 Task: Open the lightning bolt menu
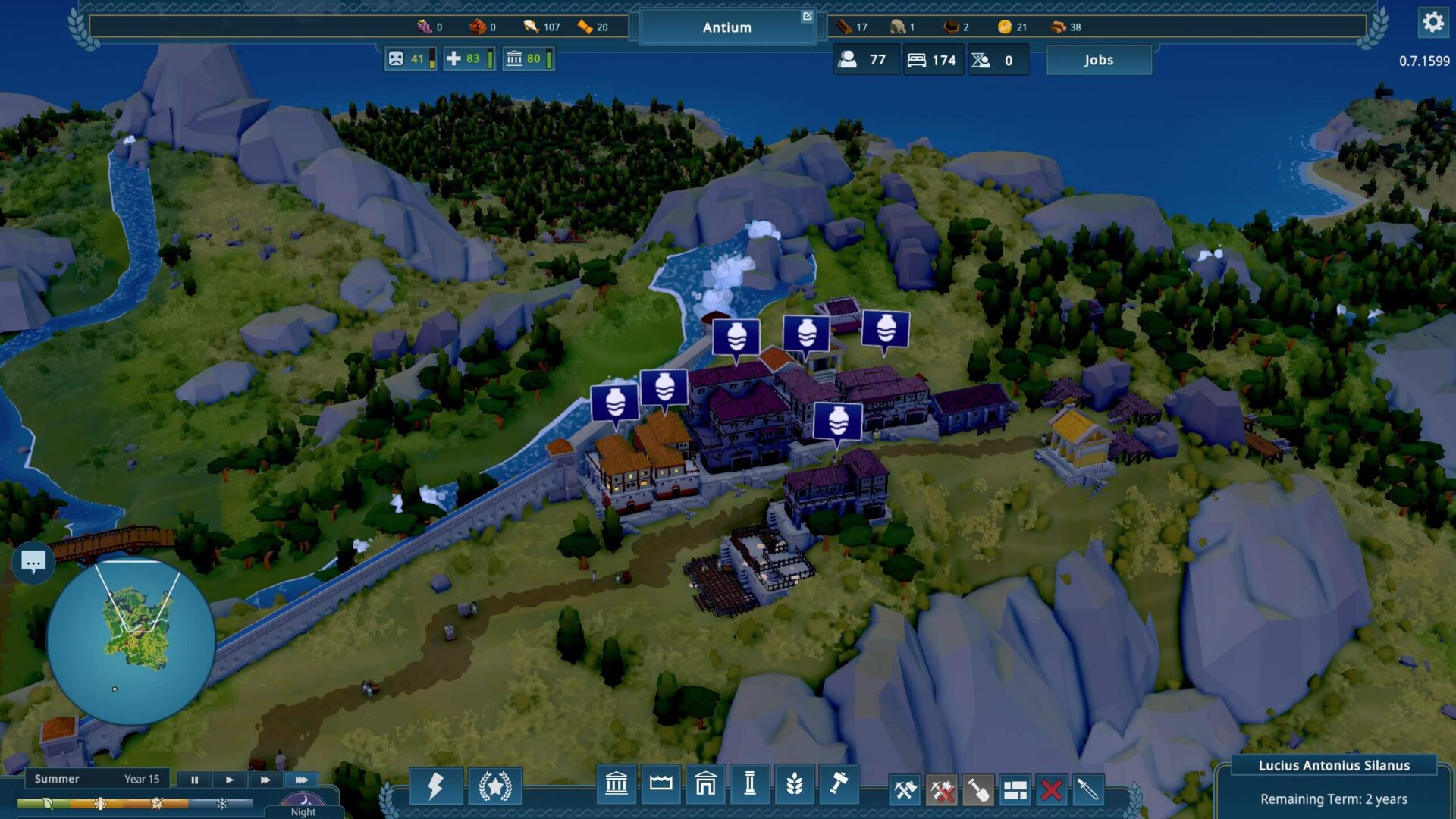click(x=435, y=786)
